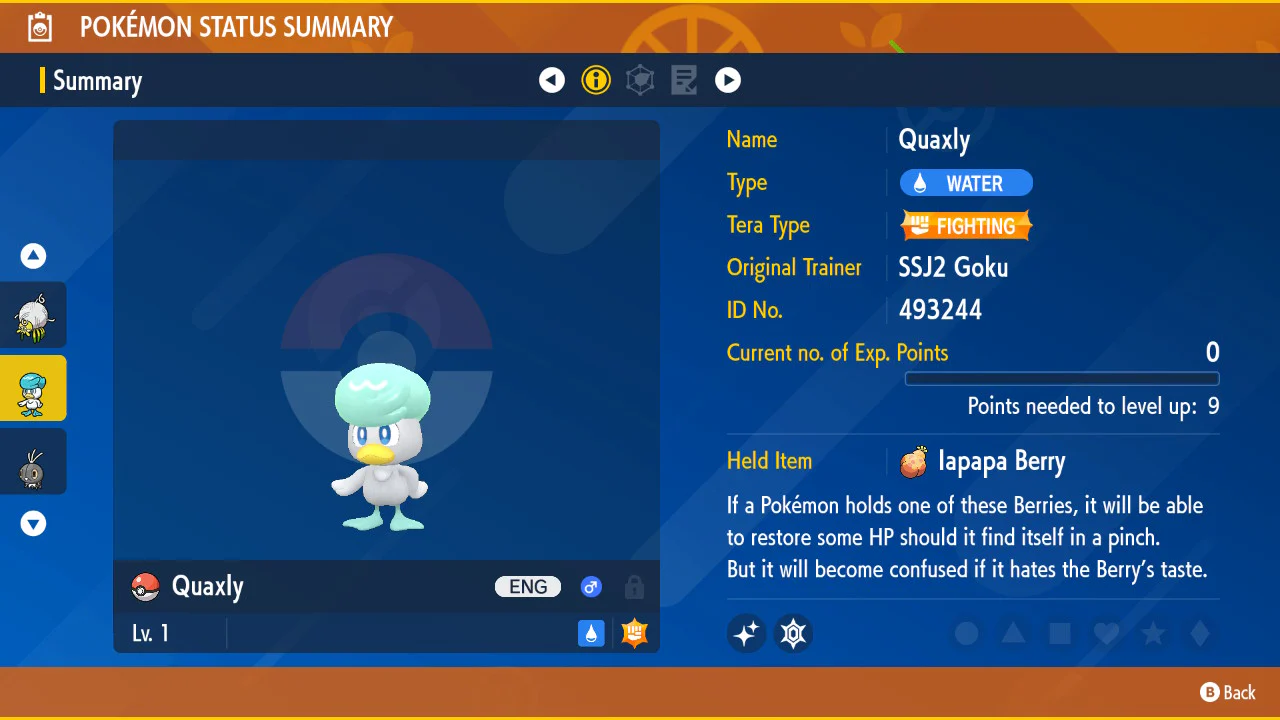Select the next Pokémon down arrow

tap(34, 523)
